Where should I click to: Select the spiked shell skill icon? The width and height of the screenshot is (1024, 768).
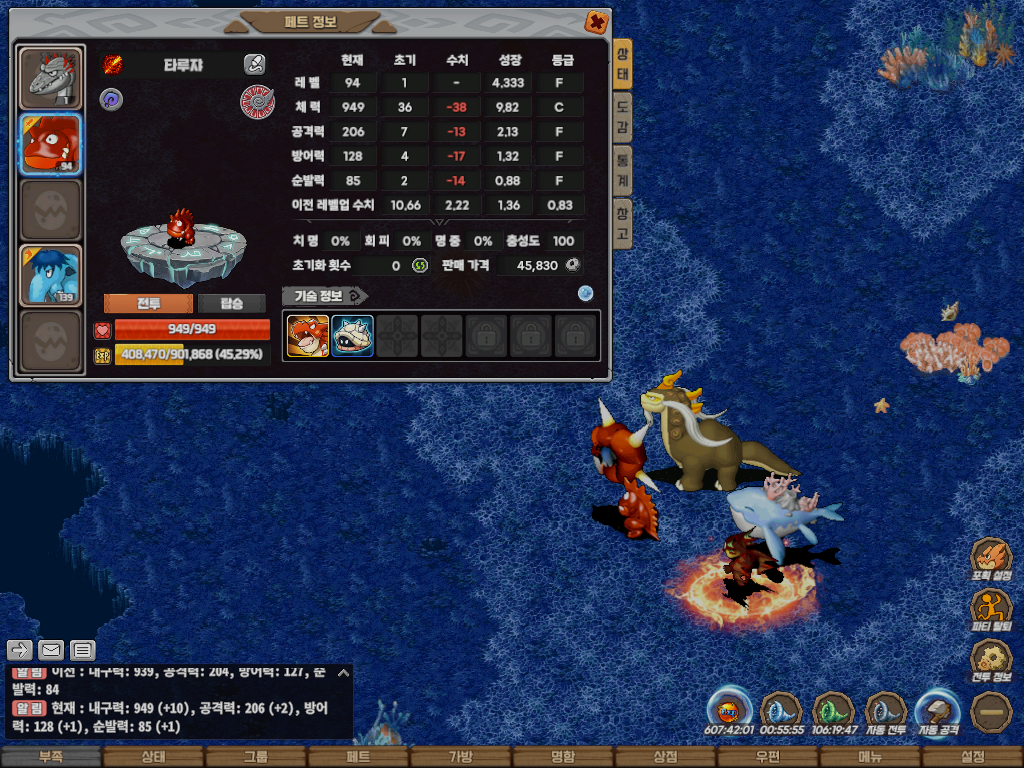click(352, 336)
